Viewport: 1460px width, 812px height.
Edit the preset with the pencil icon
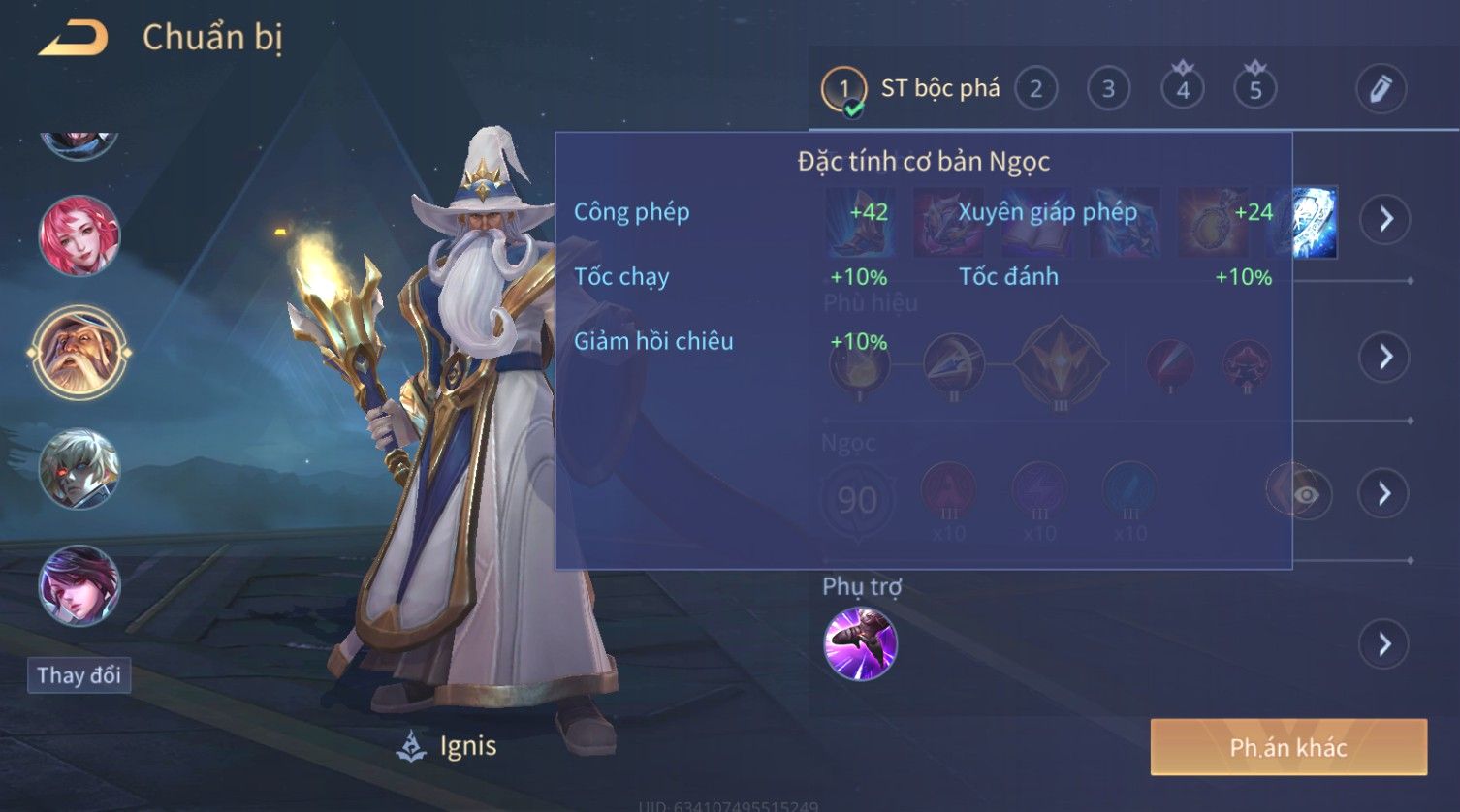1381,89
